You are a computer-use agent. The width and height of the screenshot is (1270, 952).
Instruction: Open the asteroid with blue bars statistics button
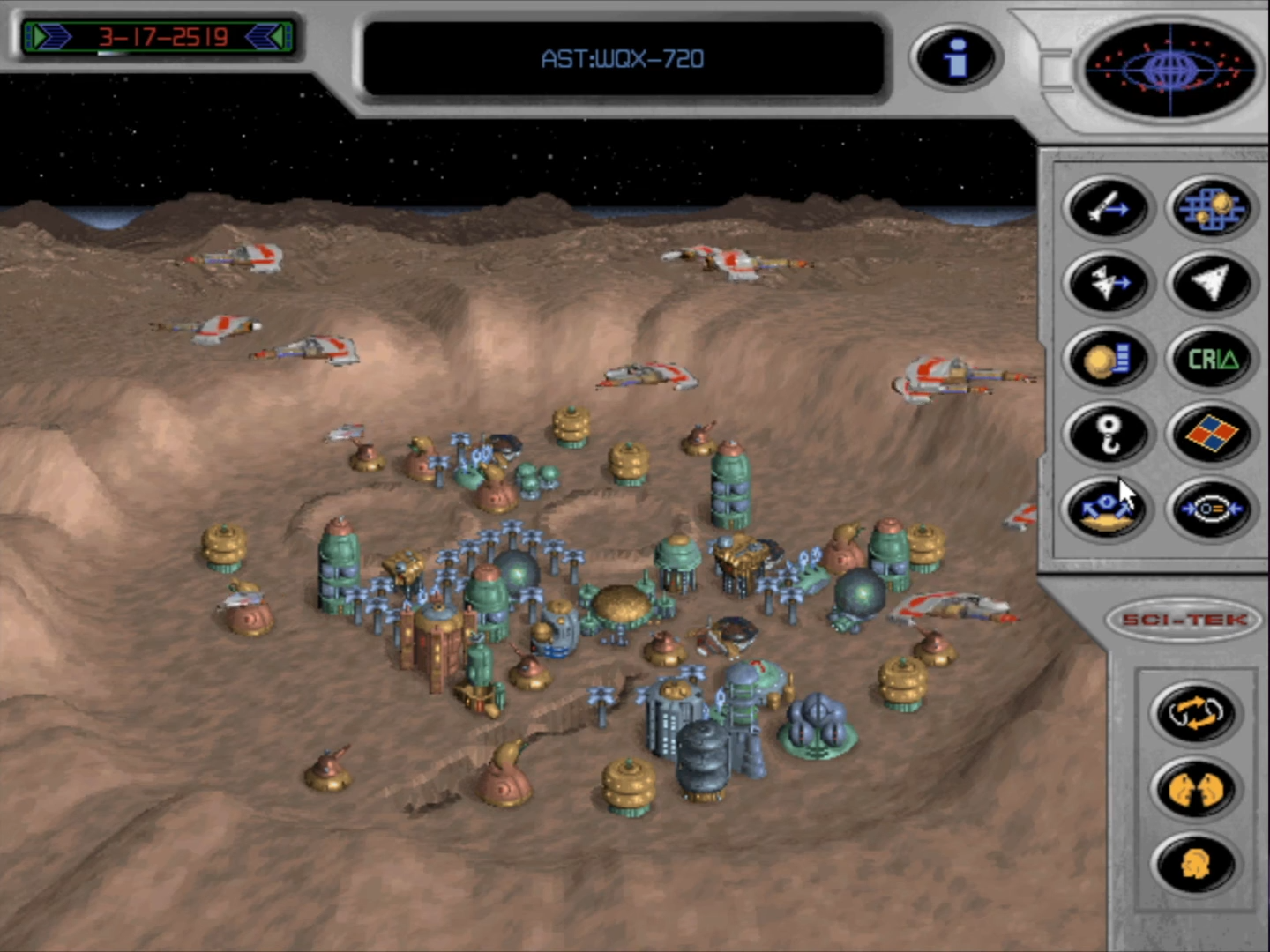coord(1108,360)
